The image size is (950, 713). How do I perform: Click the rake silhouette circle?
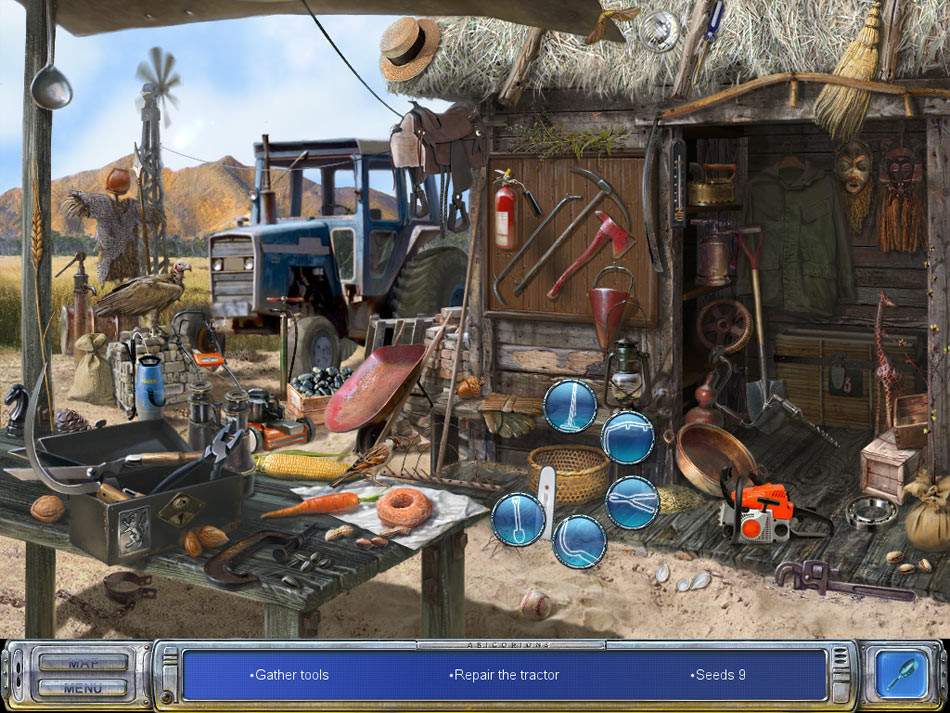click(570, 406)
